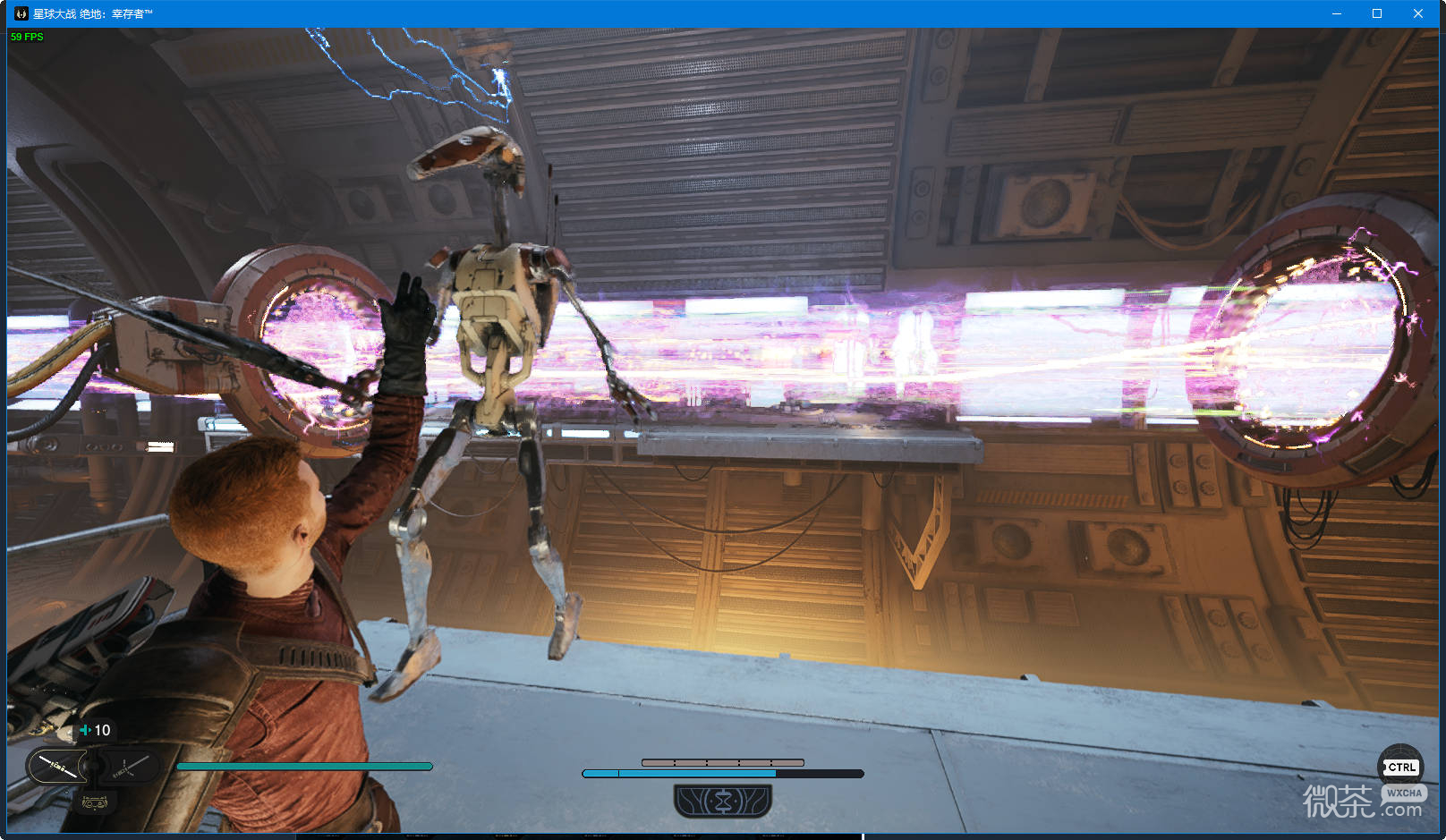Activate the hourglass Slow ability emblem
The image size is (1446, 840).
pyautogui.click(x=722, y=801)
